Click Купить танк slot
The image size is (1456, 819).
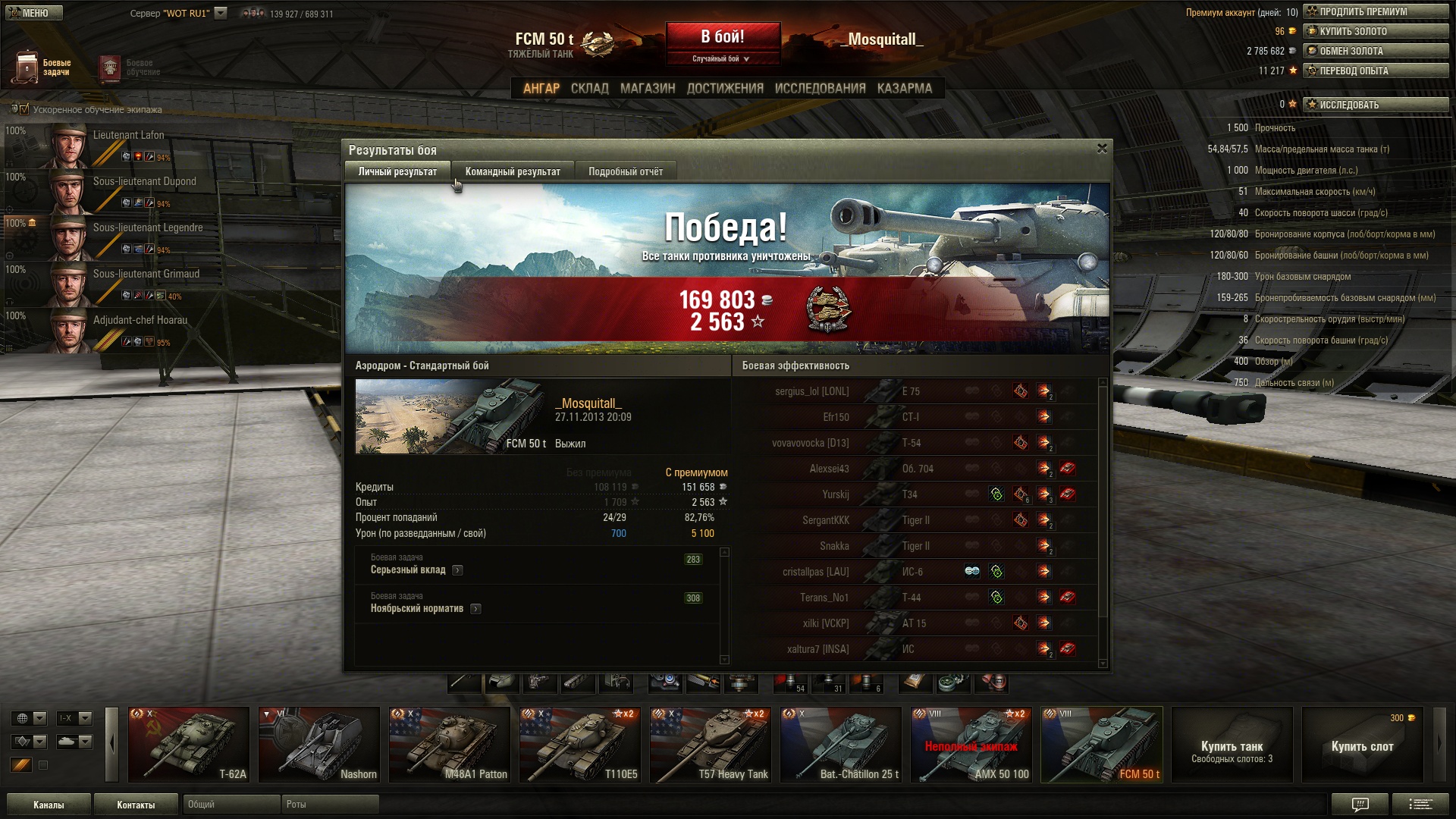(1232, 745)
